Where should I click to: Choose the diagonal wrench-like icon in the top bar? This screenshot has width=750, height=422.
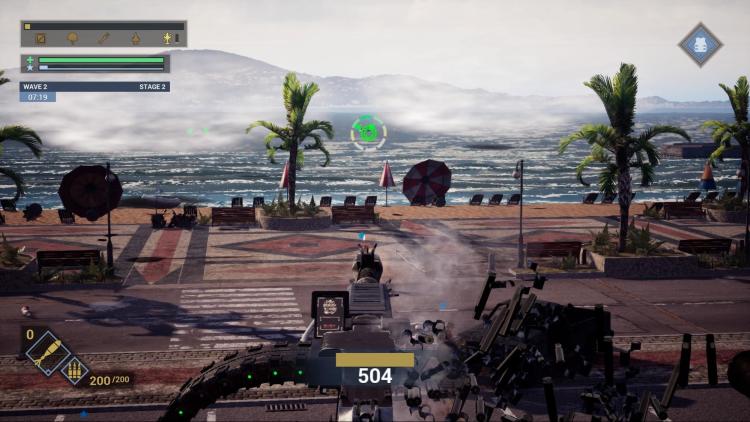tap(103, 38)
